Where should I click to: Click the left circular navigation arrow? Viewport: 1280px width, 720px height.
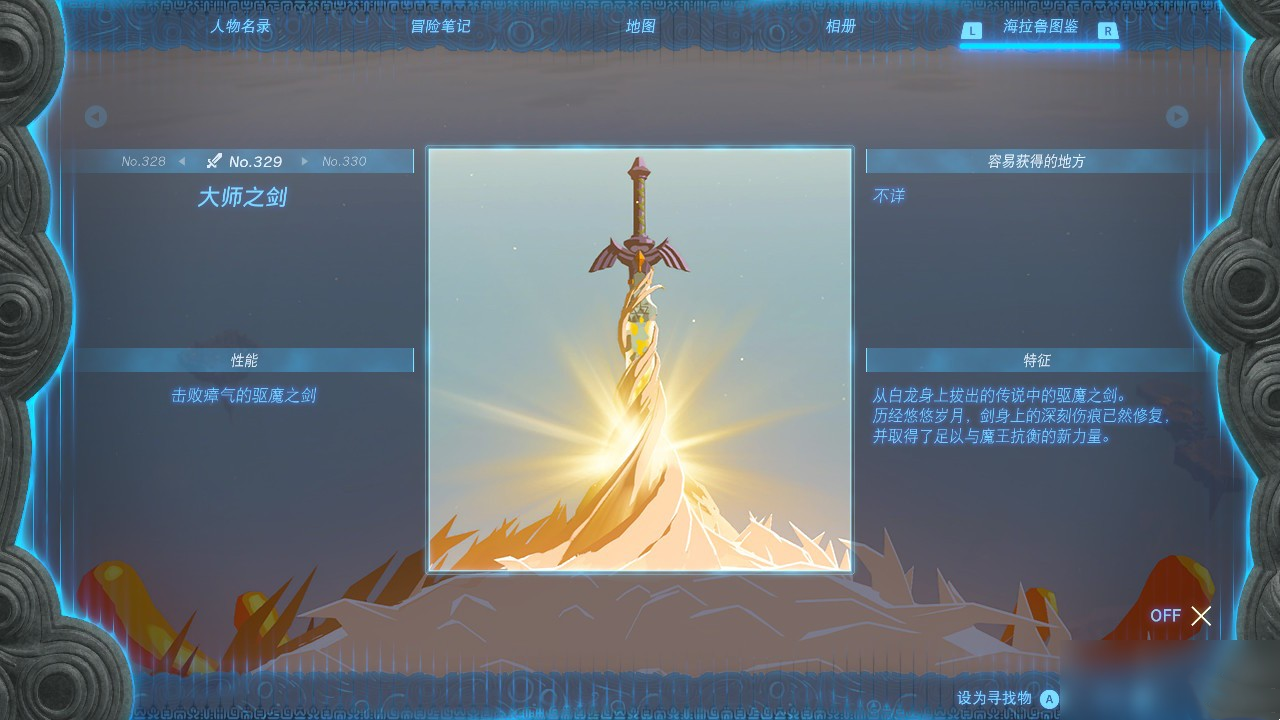pyautogui.click(x=96, y=117)
